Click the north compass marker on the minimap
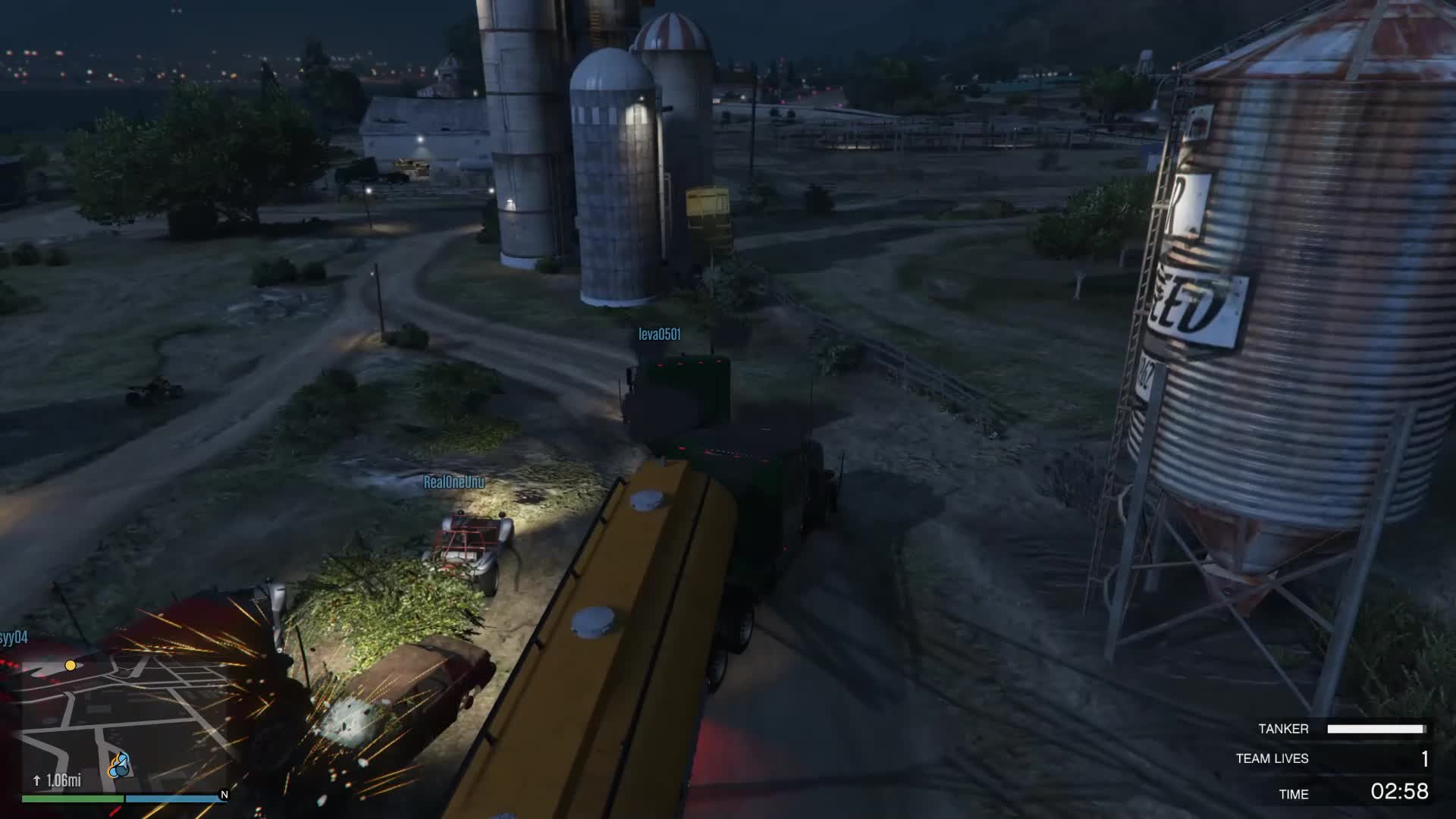The height and width of the screenshot is (819, 1456). click(224, 795)
